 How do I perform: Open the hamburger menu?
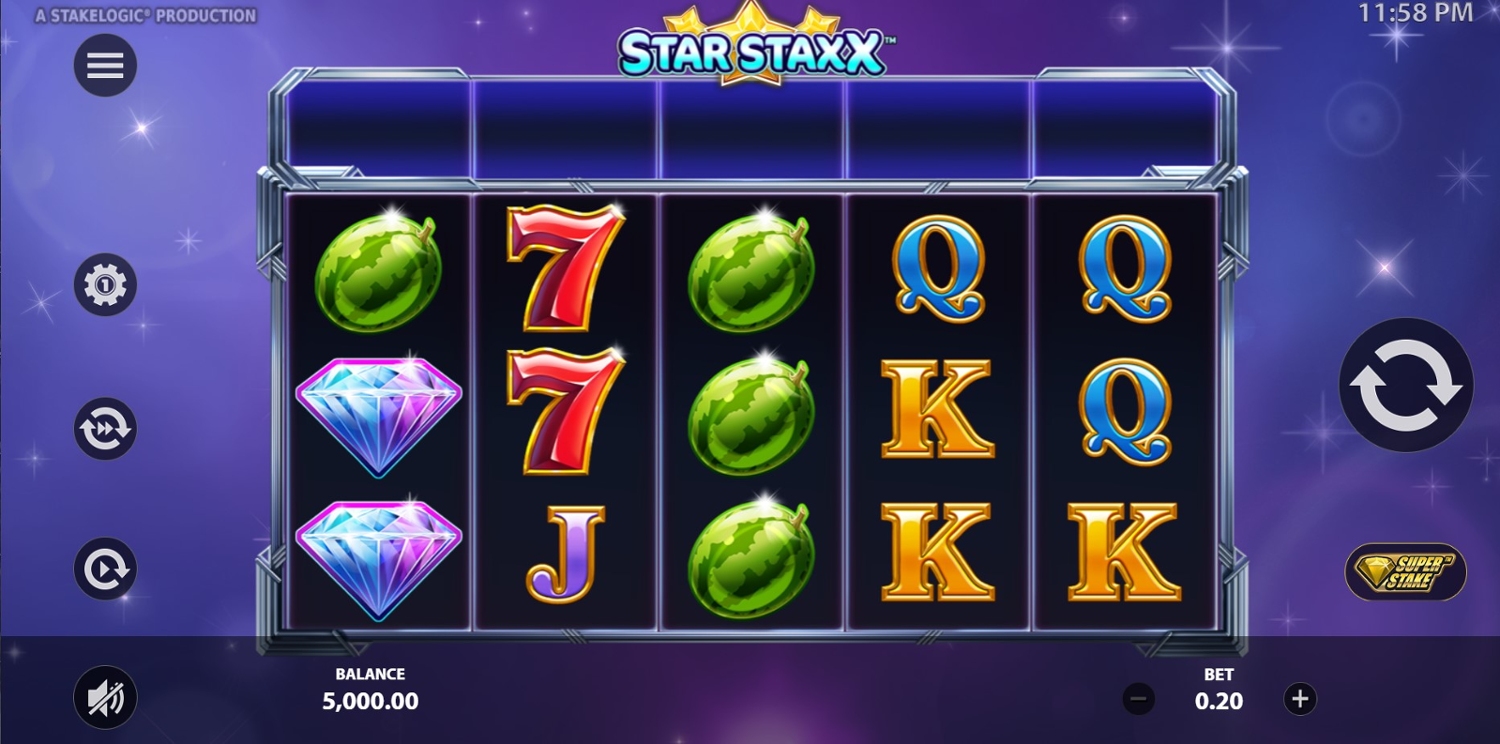[105, 66]
